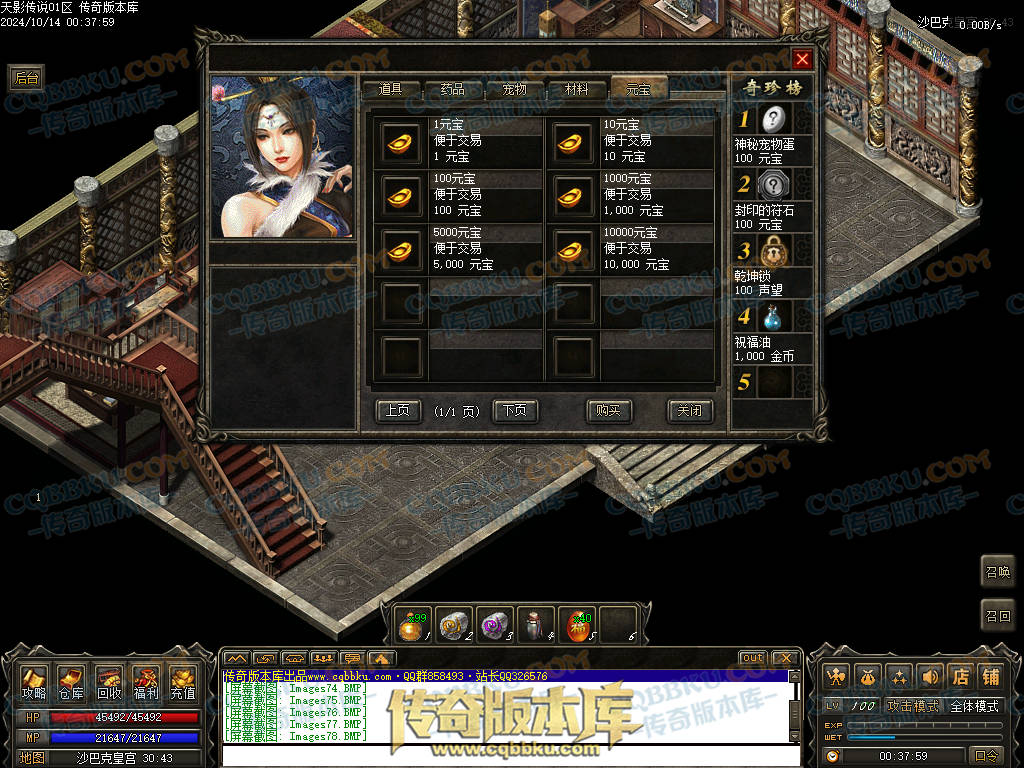
Task: Close the shop window with the red X
Action: click(x=801, y=59)
